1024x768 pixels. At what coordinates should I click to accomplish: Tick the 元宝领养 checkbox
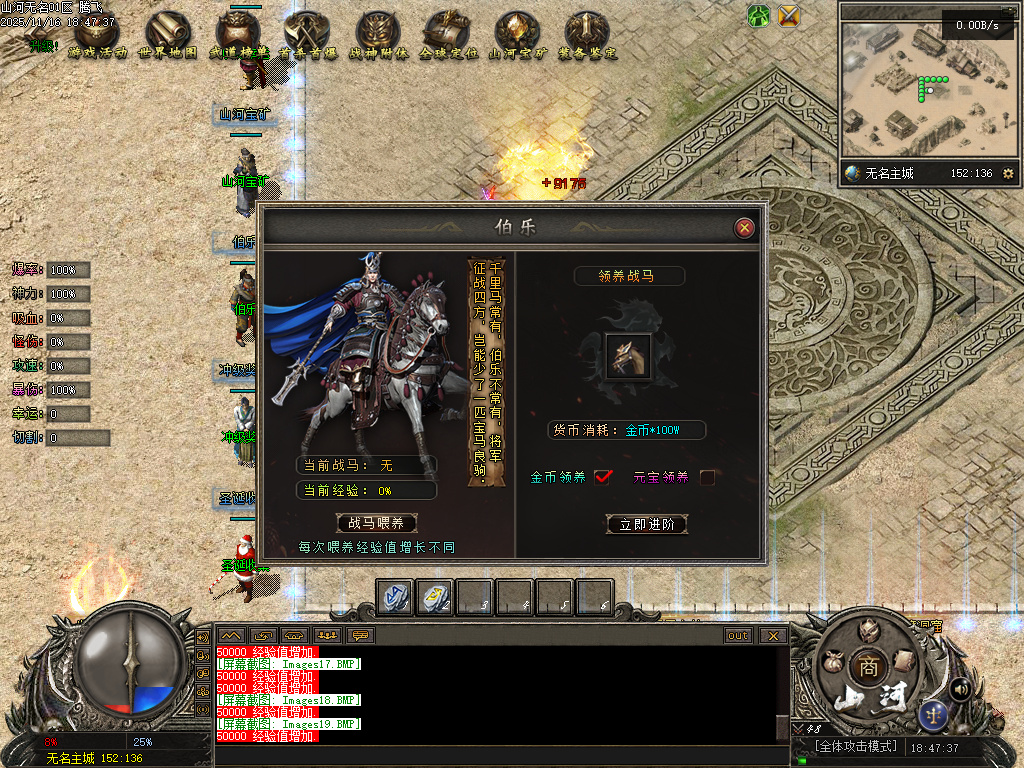coord(707,477)
